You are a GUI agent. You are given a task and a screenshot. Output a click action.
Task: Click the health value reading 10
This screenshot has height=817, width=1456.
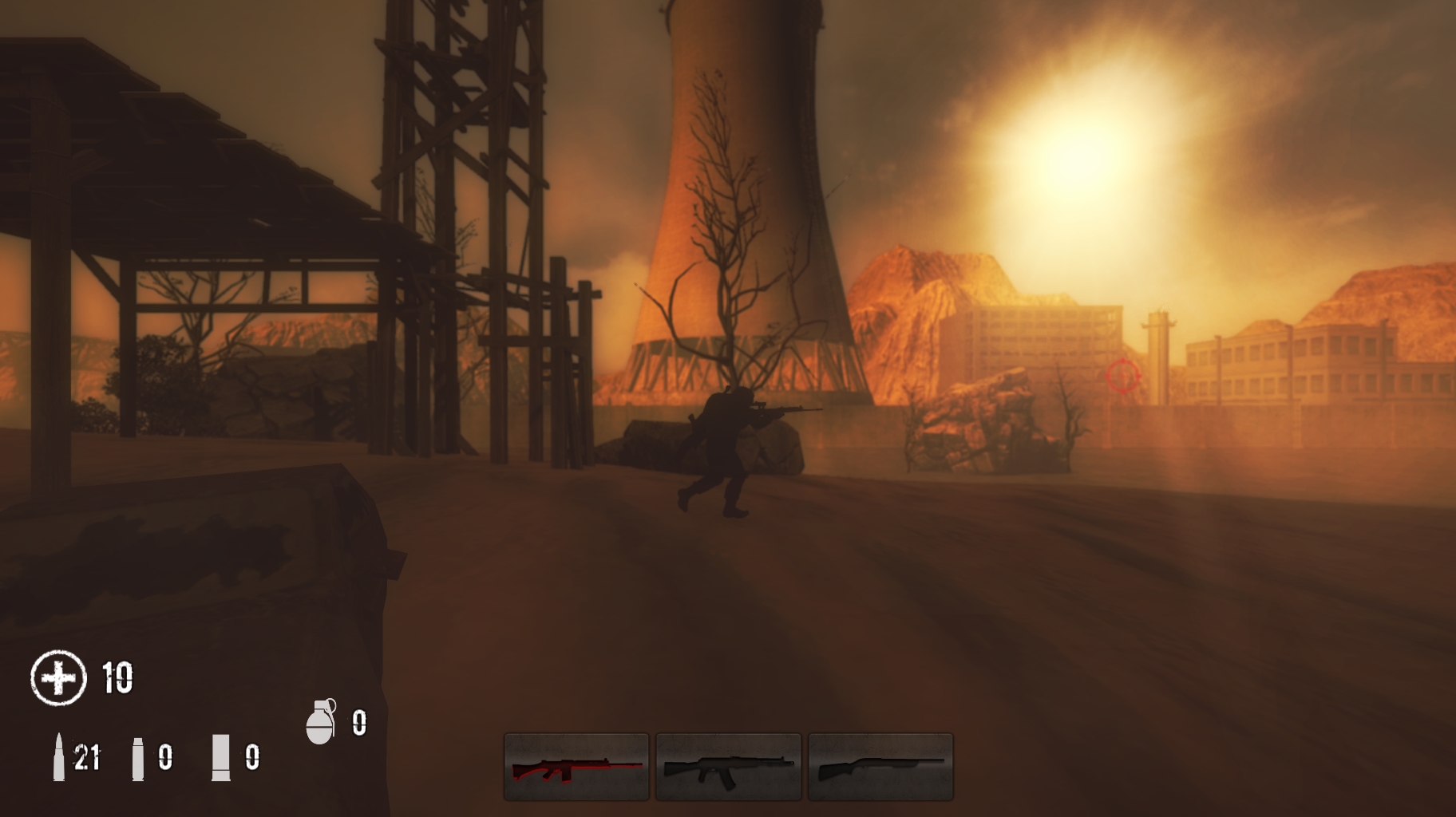click(117, 679)
